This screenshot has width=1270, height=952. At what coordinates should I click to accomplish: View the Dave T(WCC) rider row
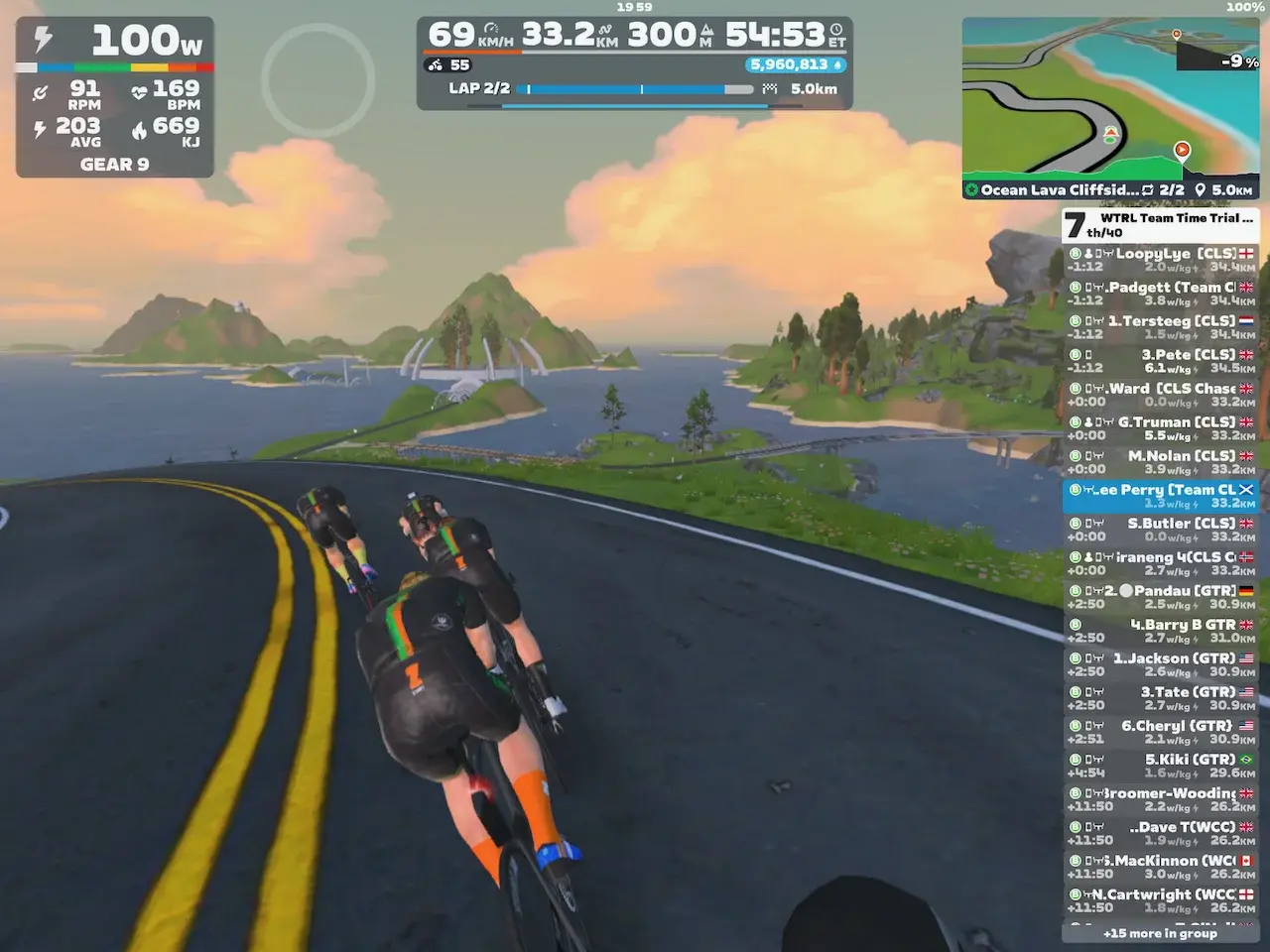click(x=1161, y=833)
